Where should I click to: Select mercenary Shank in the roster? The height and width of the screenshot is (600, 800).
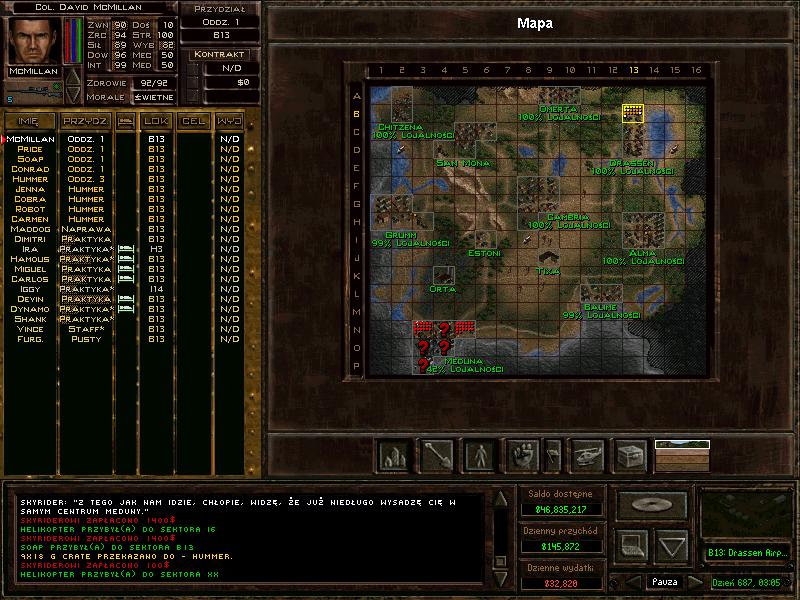30,319
